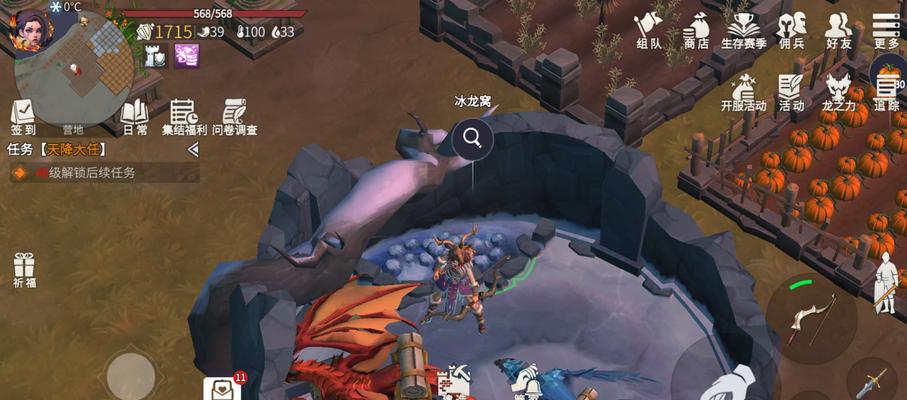Open the 商店 shop
Image resolution: width=907 pixels, height=400 pixels.
point(696,29)
